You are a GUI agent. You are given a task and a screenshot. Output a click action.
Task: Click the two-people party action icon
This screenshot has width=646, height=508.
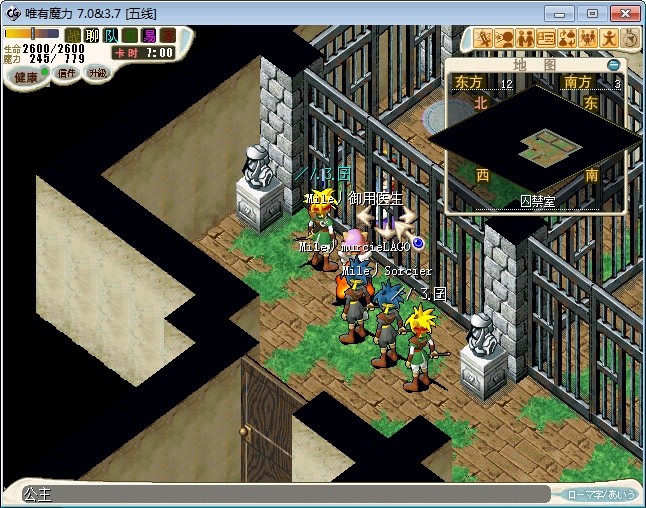tap(525, 39)
